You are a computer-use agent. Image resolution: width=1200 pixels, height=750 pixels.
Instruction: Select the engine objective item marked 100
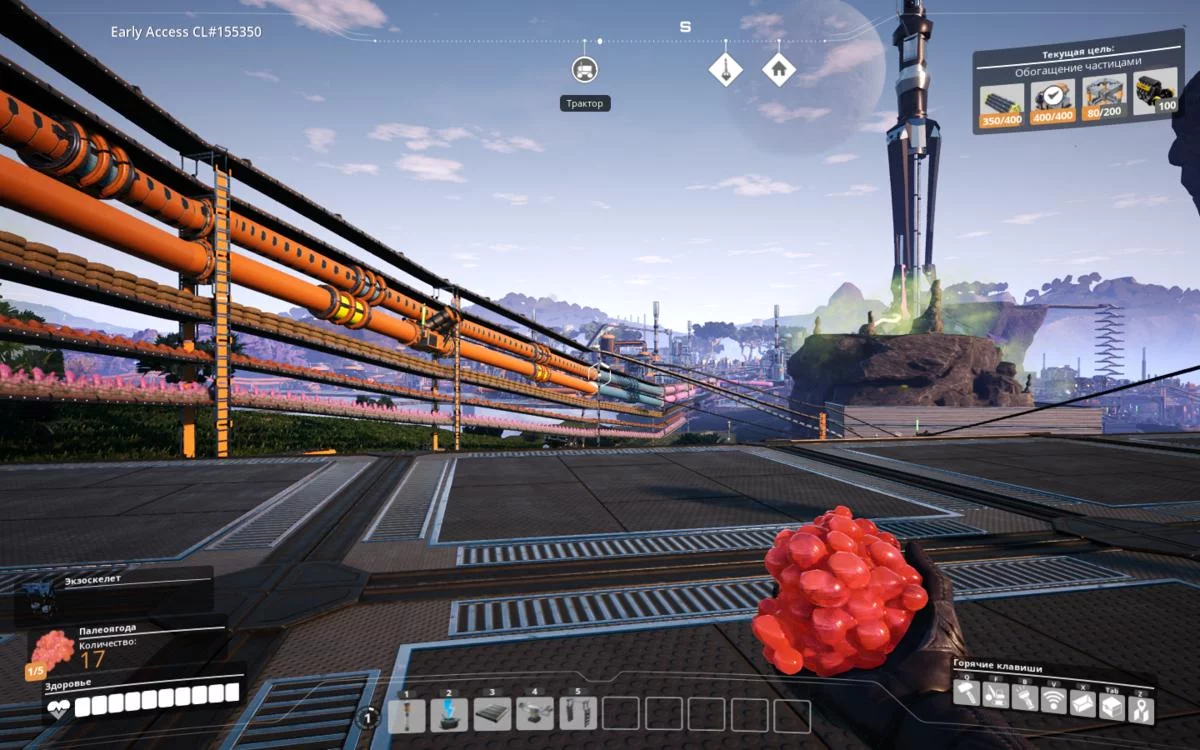[1155, 89]
